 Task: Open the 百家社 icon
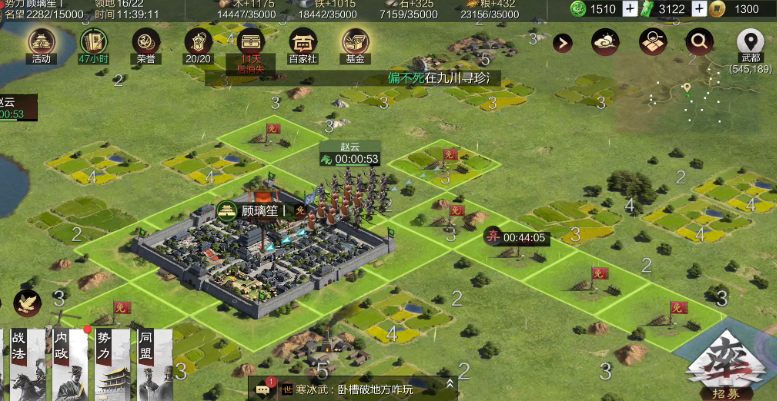point(303,43)
